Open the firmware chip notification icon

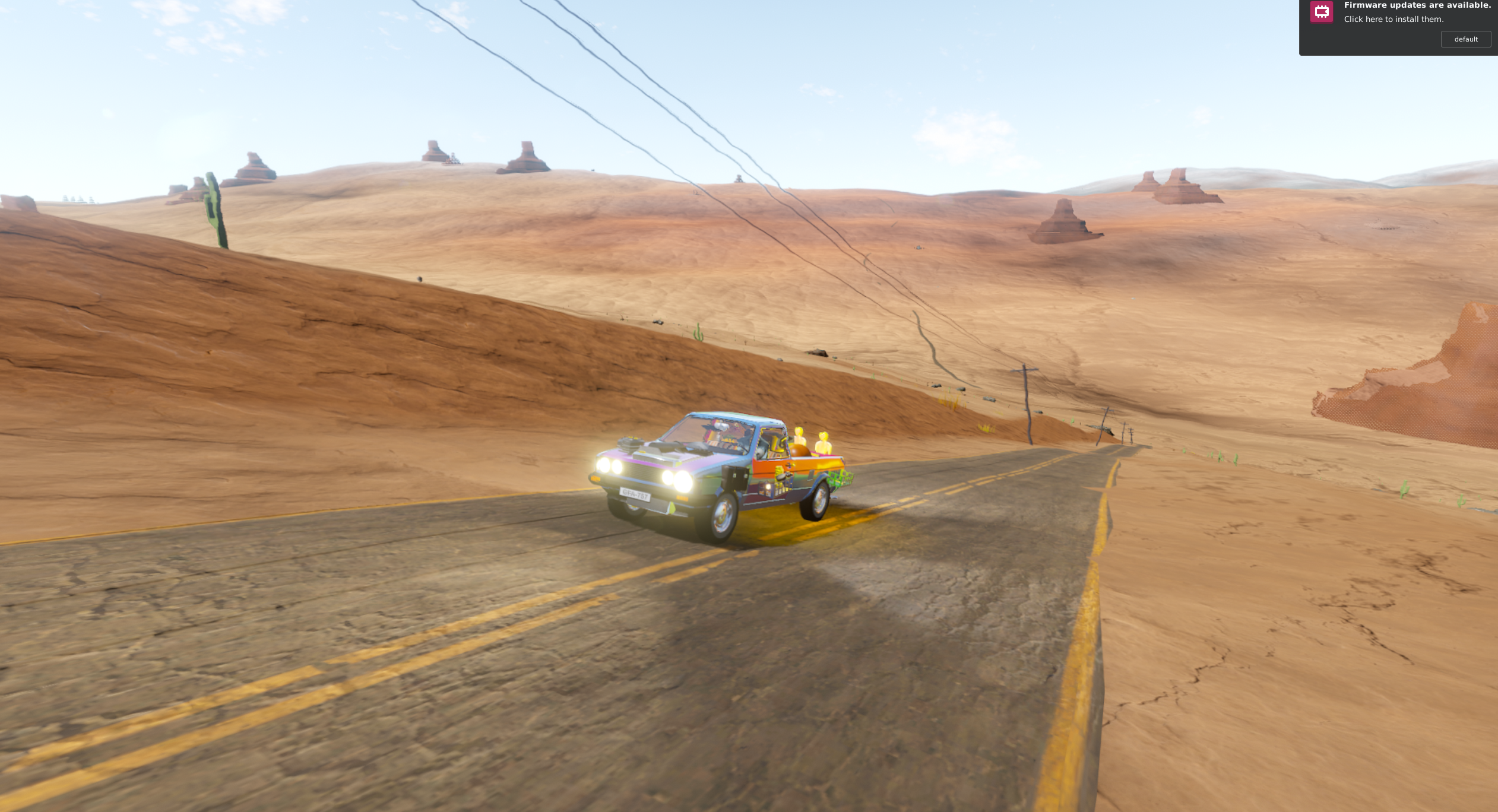[1321, 12]
